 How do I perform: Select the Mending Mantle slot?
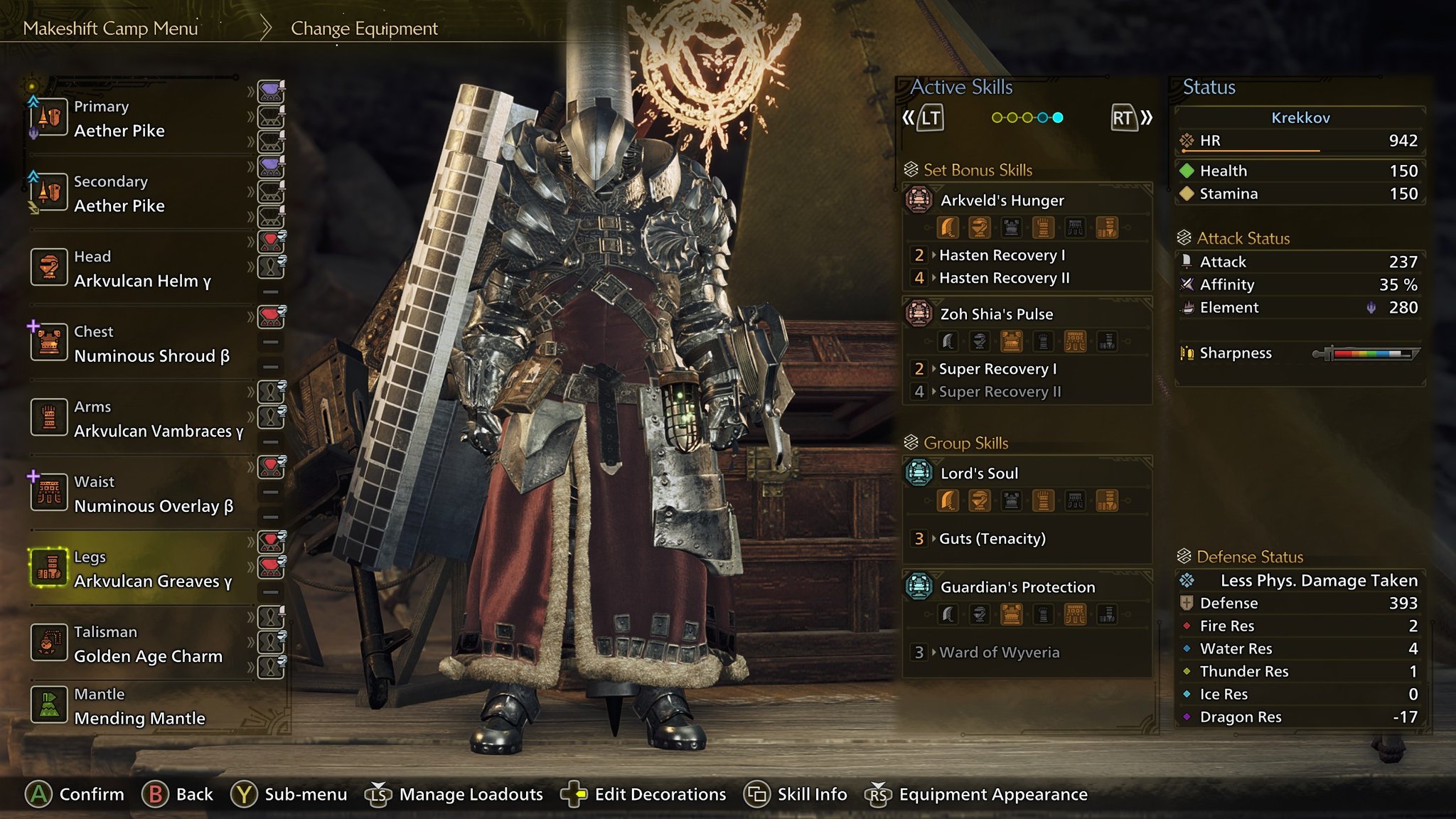click(139, 707)
